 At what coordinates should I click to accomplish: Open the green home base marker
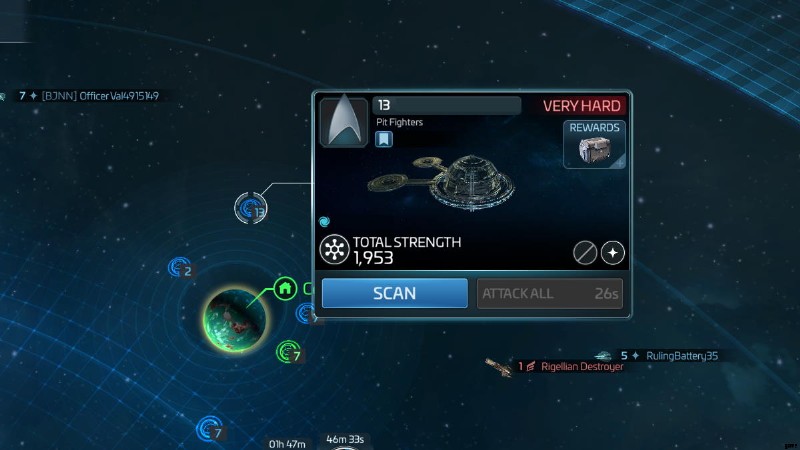coord(285,289)
